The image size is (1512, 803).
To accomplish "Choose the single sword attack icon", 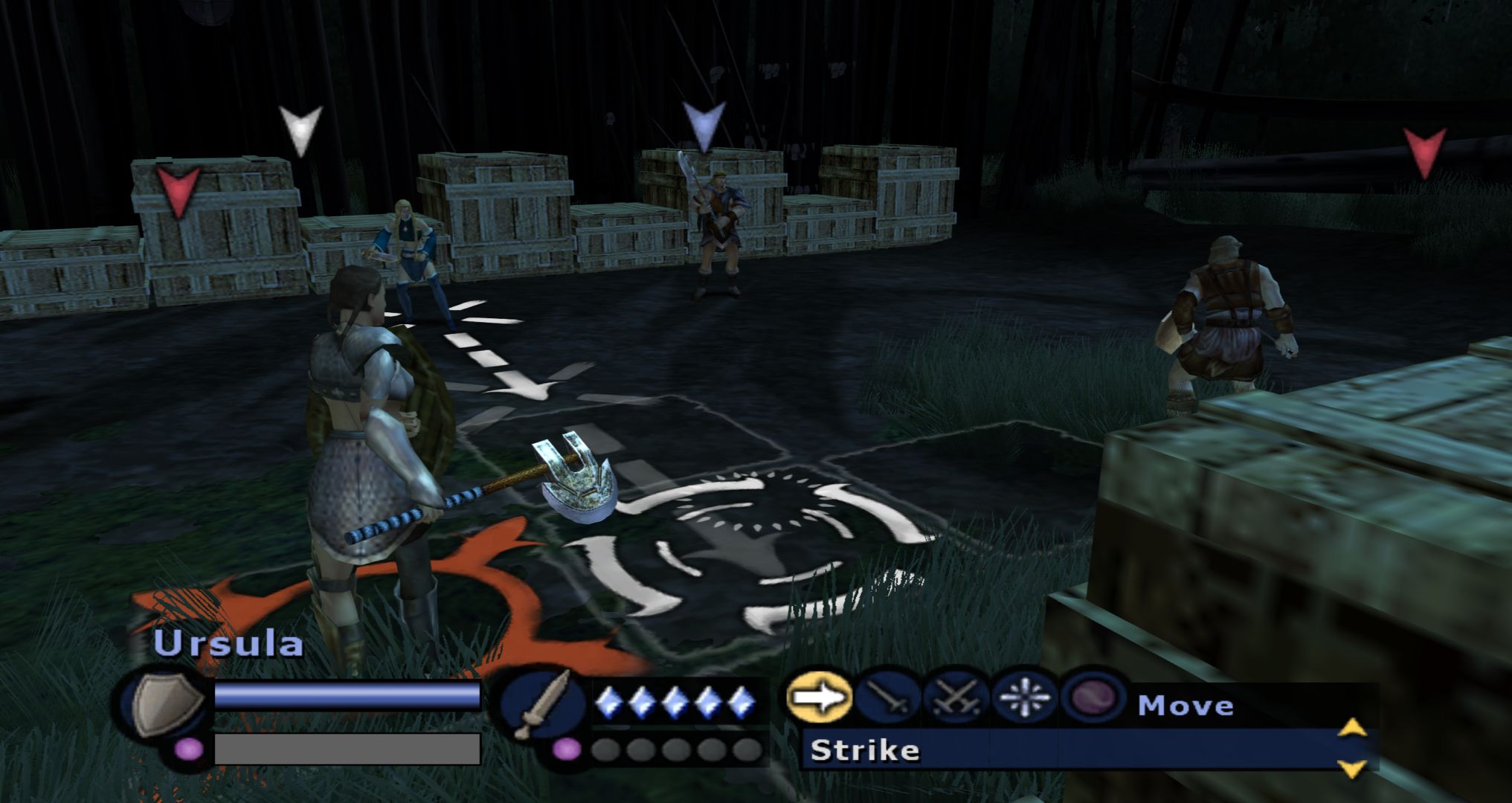I will [x=887, y=699].
